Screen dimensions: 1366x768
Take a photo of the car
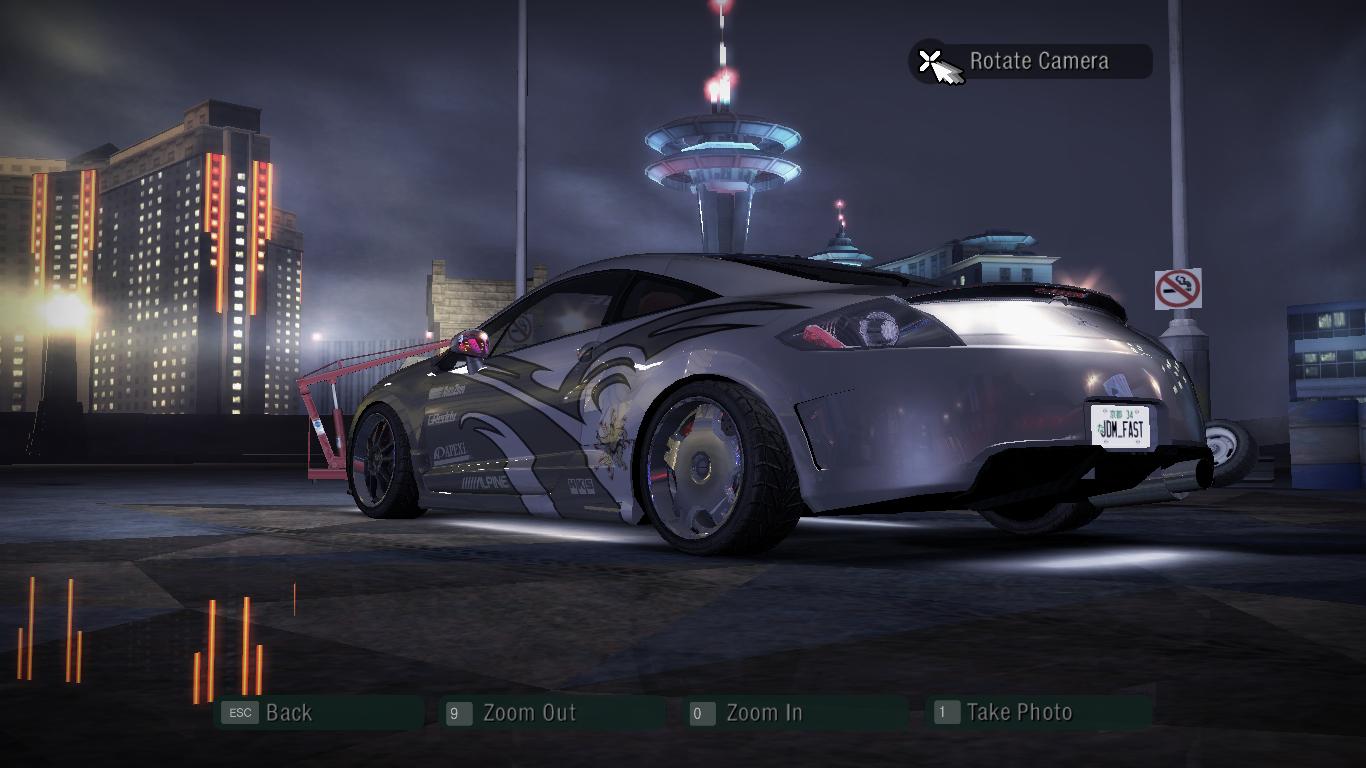point(1018,713)
